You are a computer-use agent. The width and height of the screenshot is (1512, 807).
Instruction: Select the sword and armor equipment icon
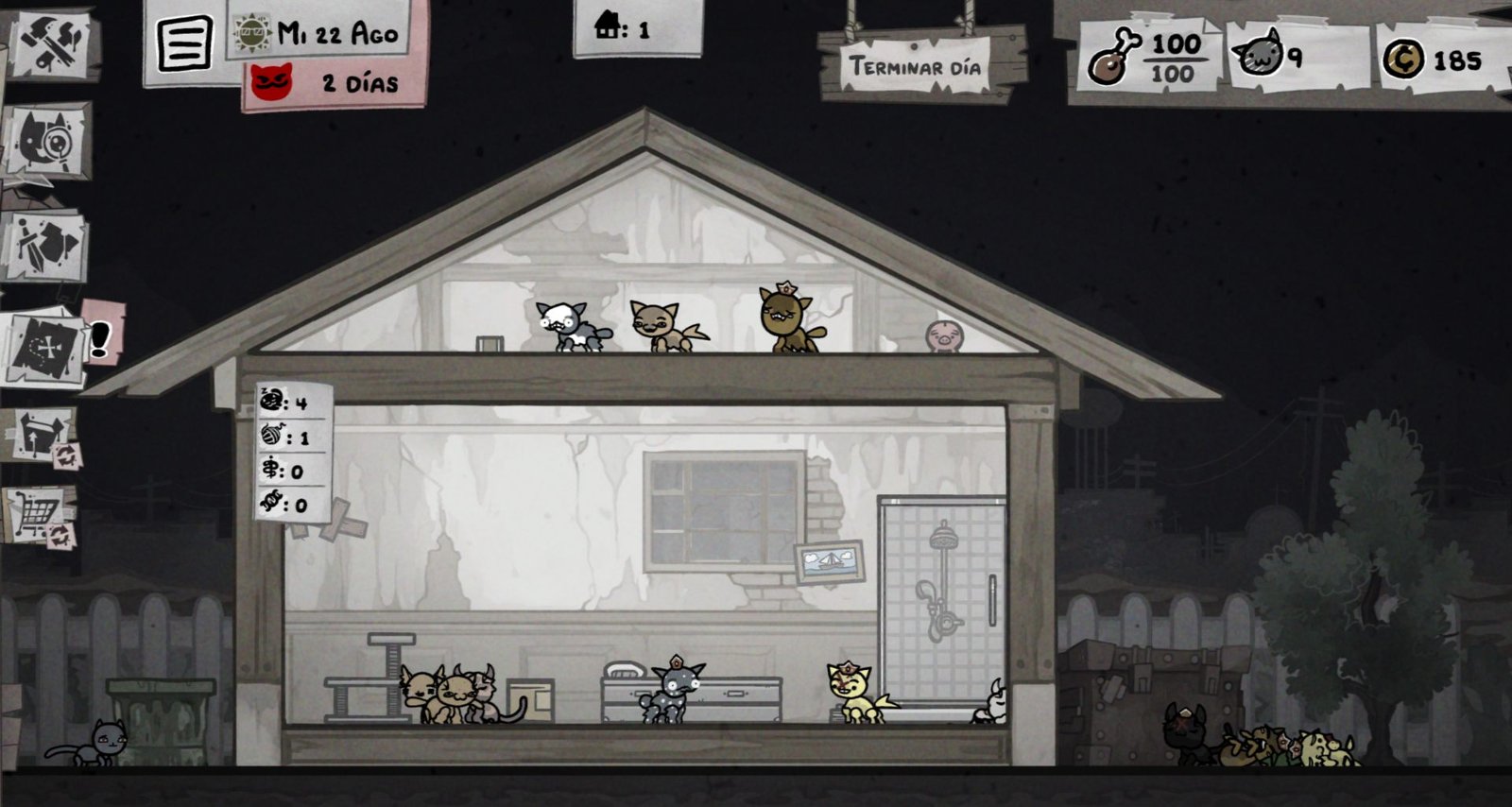[47, 245]
